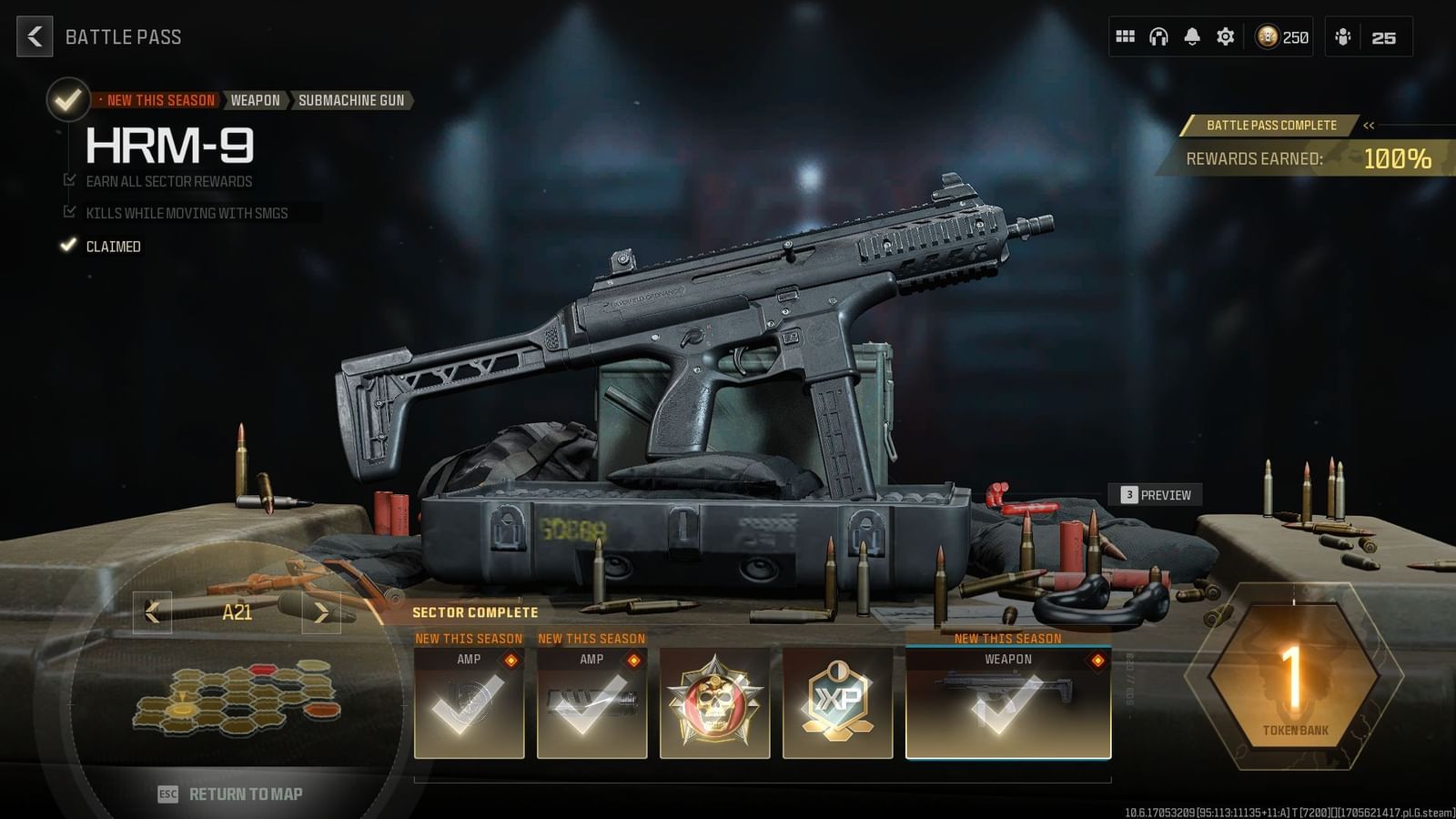Select the Weapon category tag
Viewport: 1456px width, 819px height.
pos(255,100)
